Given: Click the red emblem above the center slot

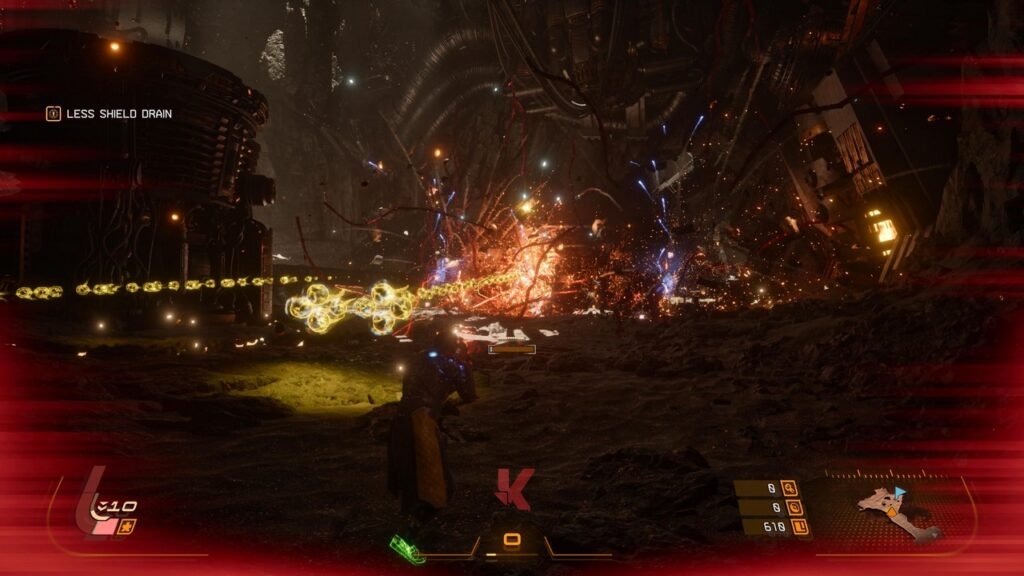Looking at the screenshot, I should [x=513, y=489].
